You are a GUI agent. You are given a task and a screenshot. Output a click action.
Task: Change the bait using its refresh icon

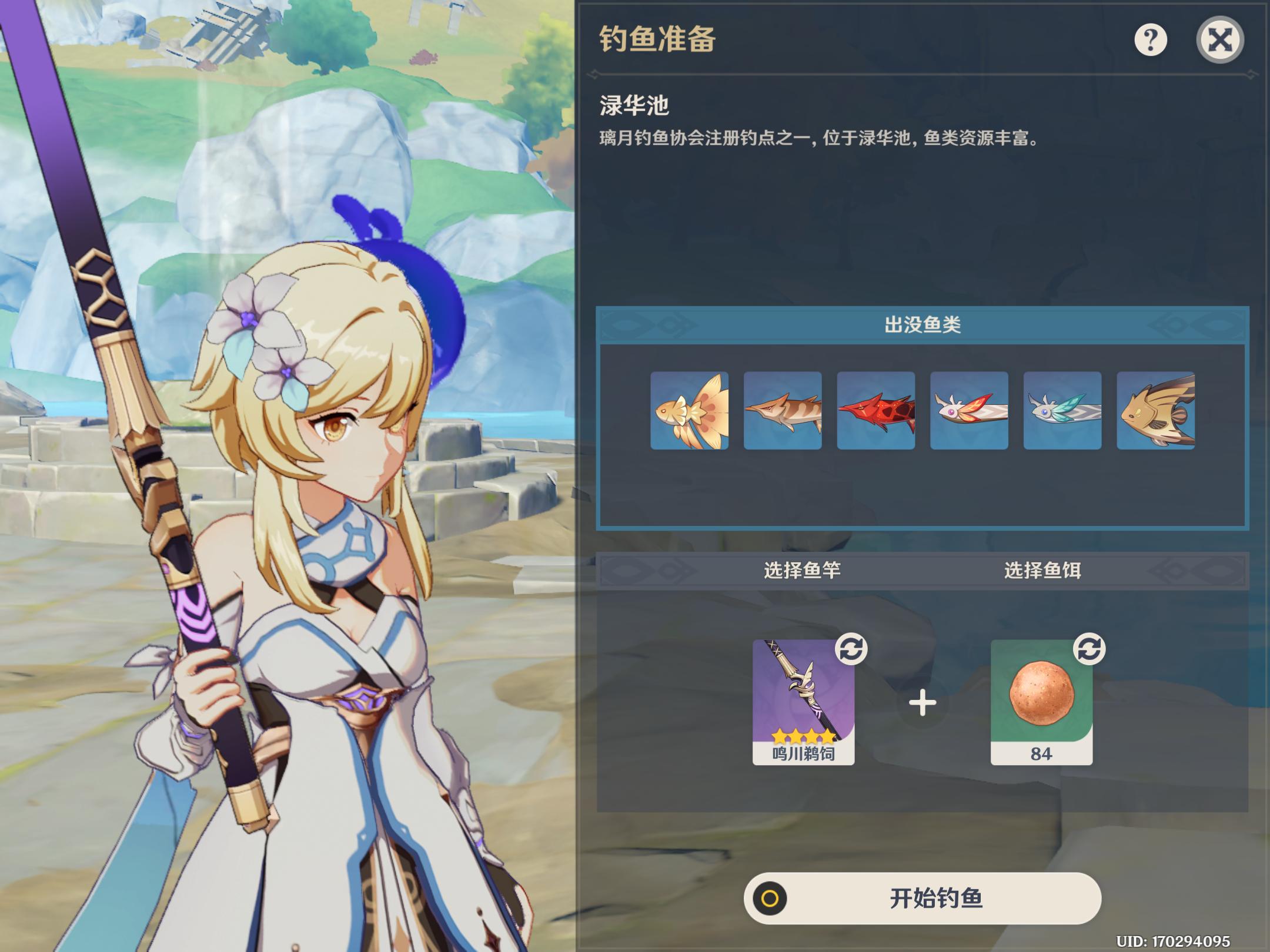click(1089, 649)
